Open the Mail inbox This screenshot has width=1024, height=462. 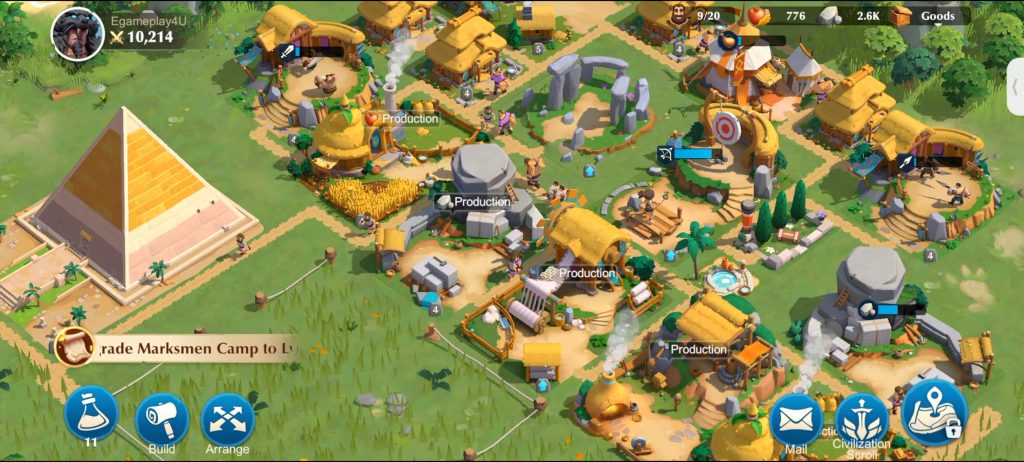[x=795, y=420]
